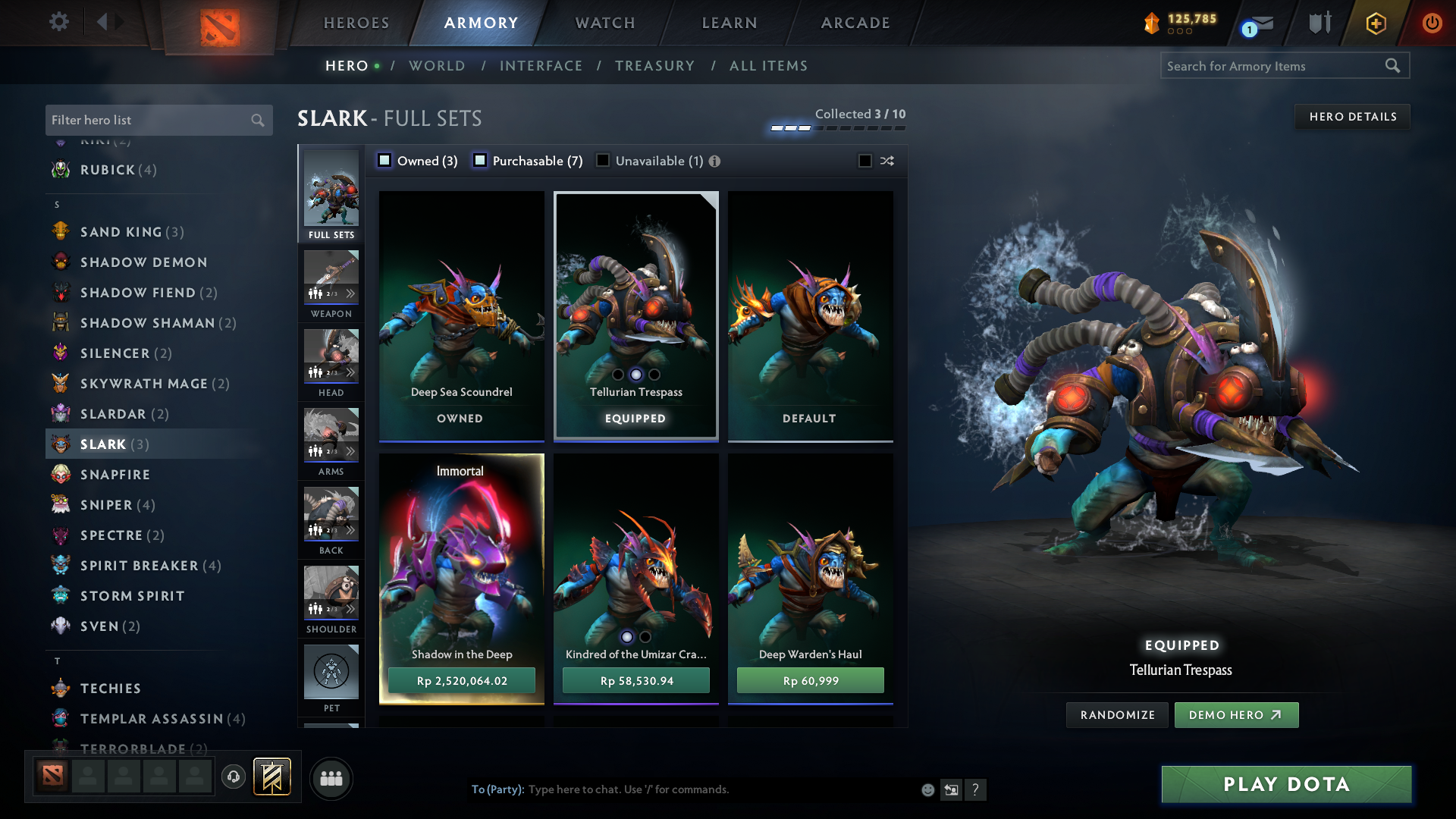Click the Randomize button

(1116, 714)
